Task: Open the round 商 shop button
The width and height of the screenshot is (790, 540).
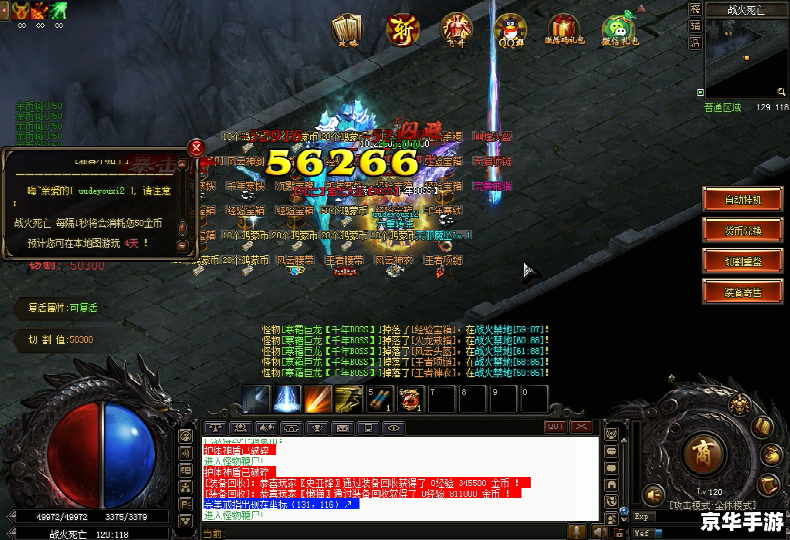Action: coord(708,450)
